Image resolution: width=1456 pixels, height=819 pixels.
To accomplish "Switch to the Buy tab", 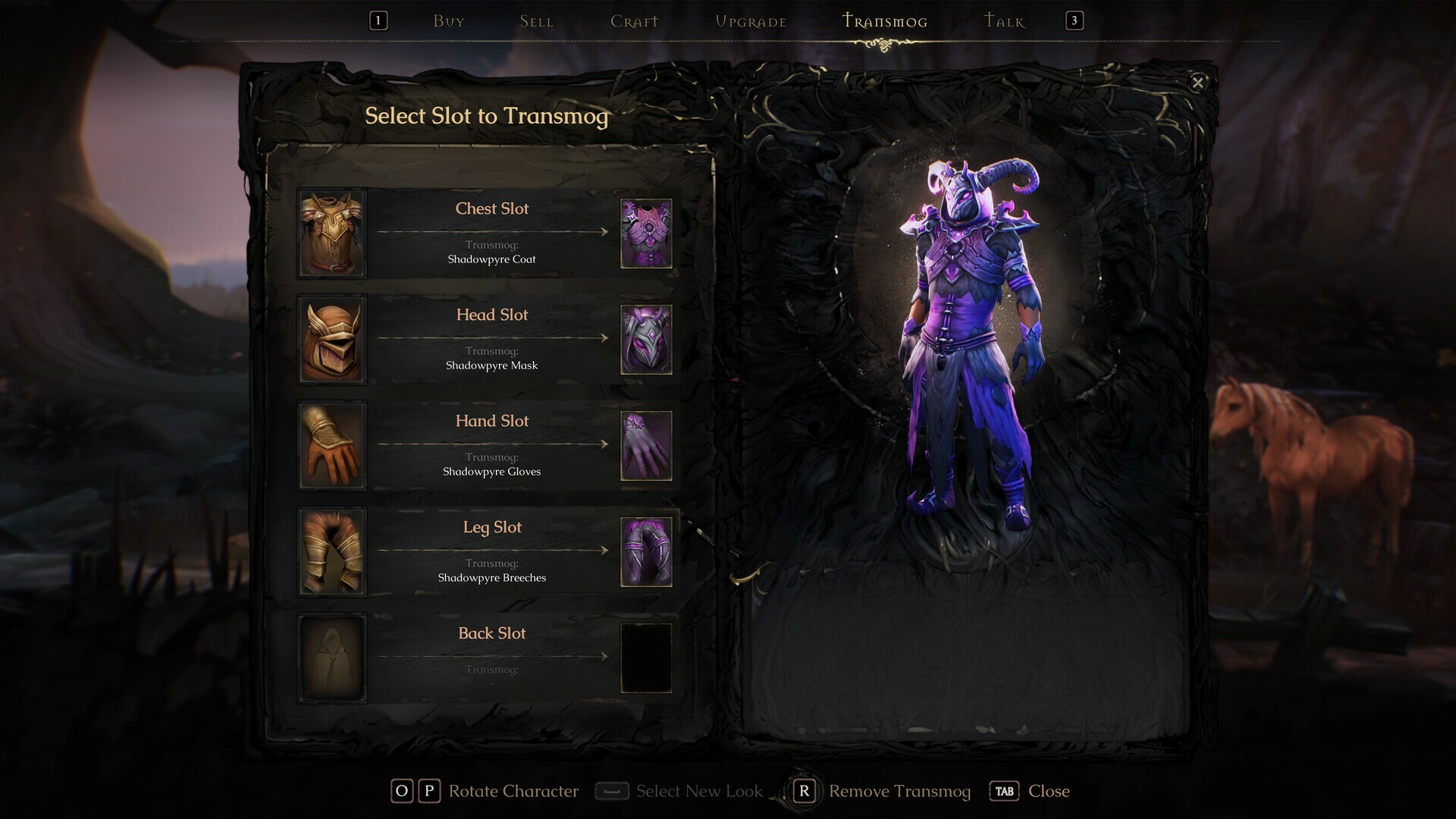I will tap(448, 20).
